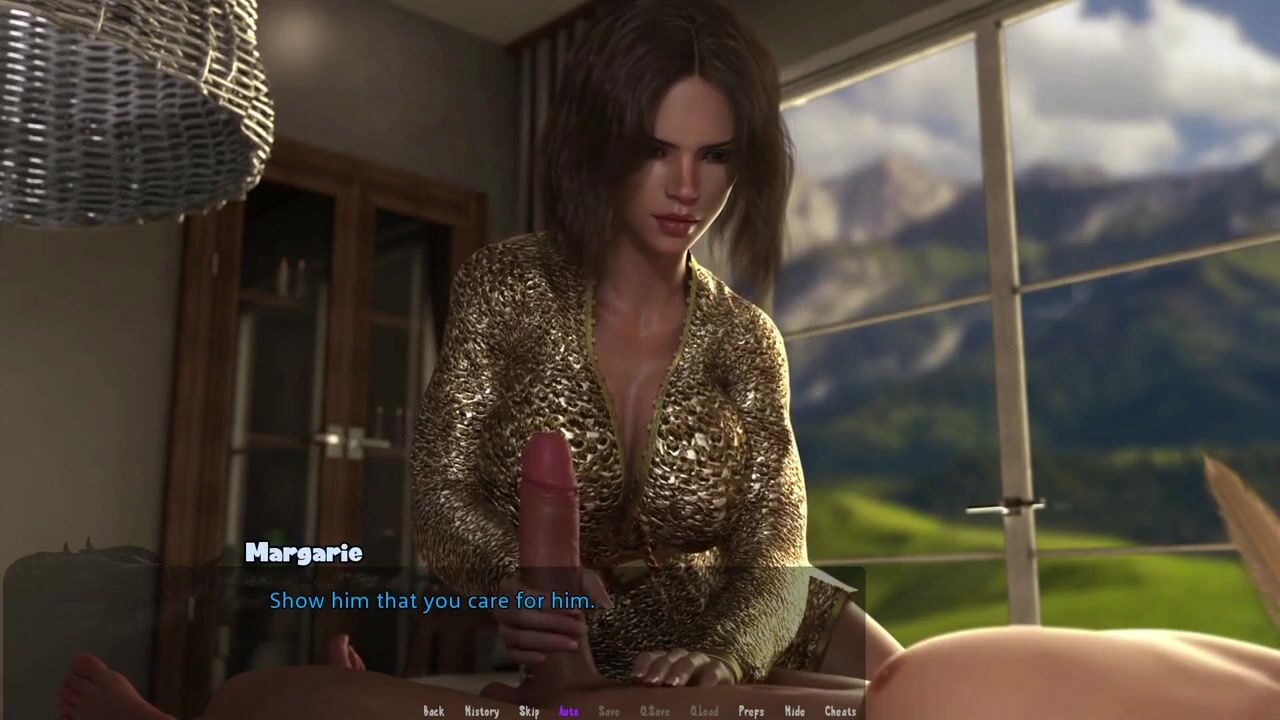Activate Skip in the quick menu
The image size is (1280, 720).
coord(529,711)
